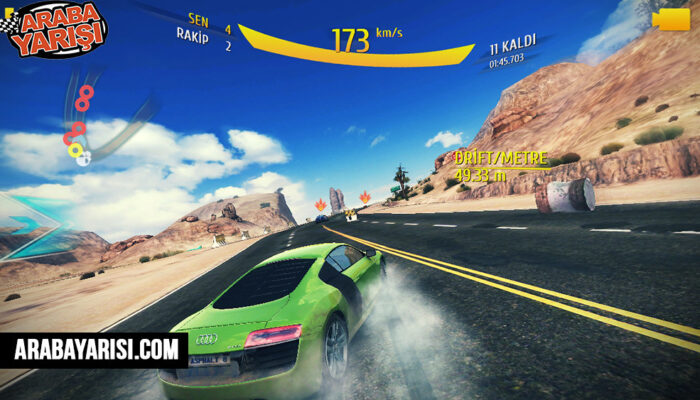Switch view with the orange camera icon
Image resolution: width=700 pixels, height=400 pixels.
pos(670,20)
